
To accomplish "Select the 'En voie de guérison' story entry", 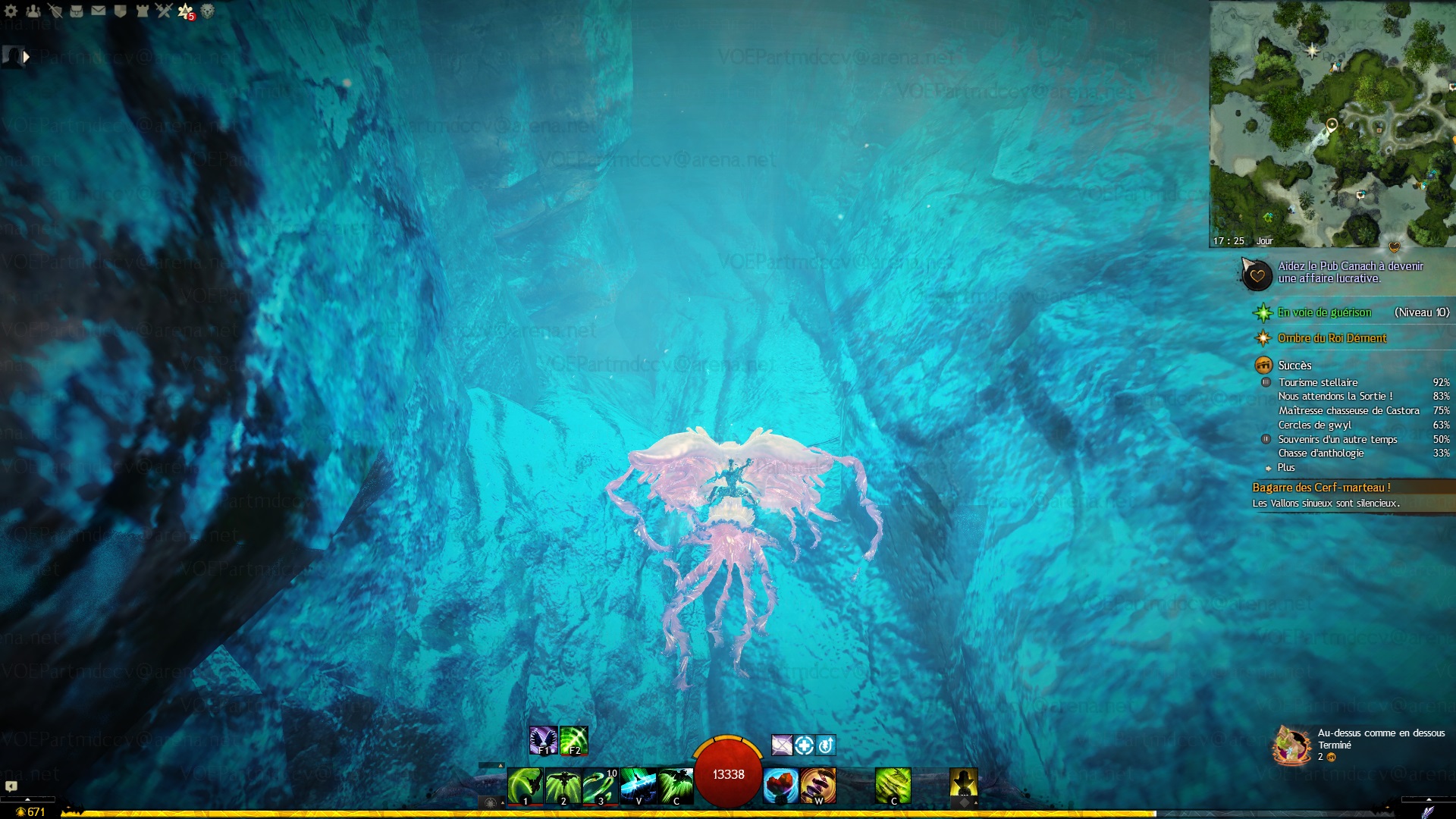I will 1324,312.
